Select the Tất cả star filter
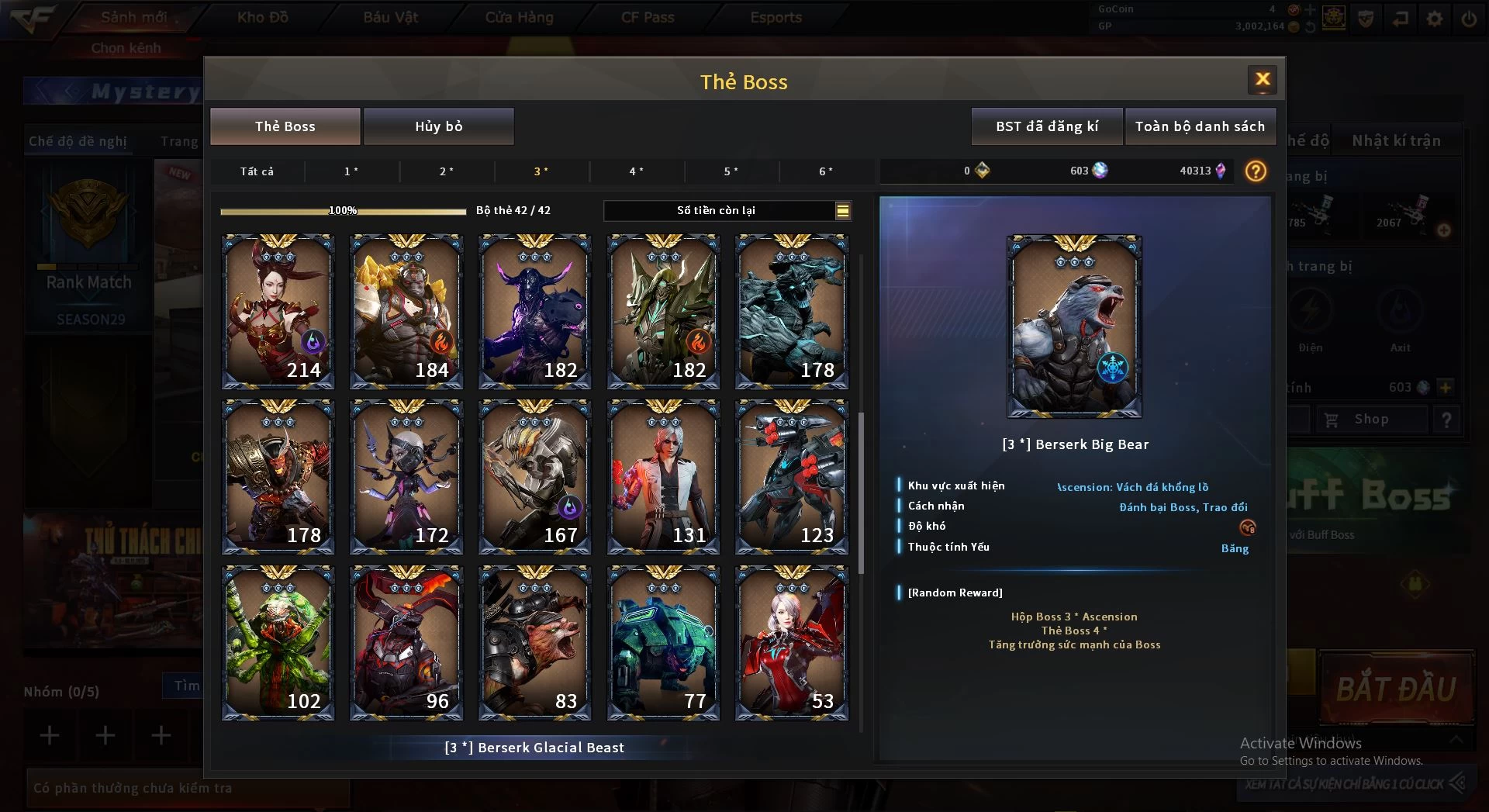This screenshot has height=812, width=1489. coord(257,171)
